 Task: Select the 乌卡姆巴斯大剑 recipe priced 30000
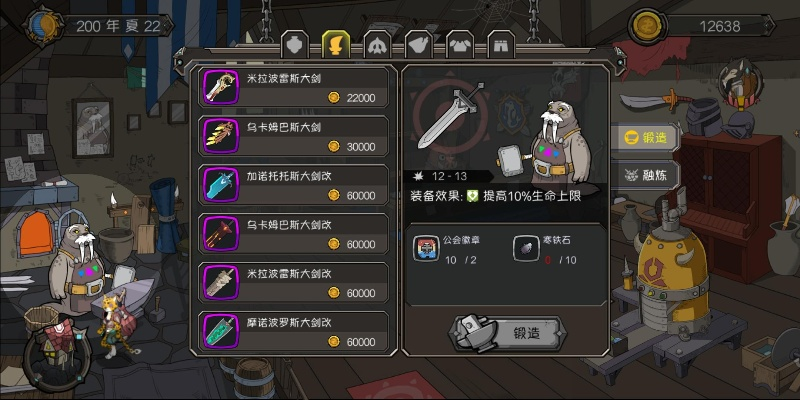pyautogui.click(x=295, y=136)
